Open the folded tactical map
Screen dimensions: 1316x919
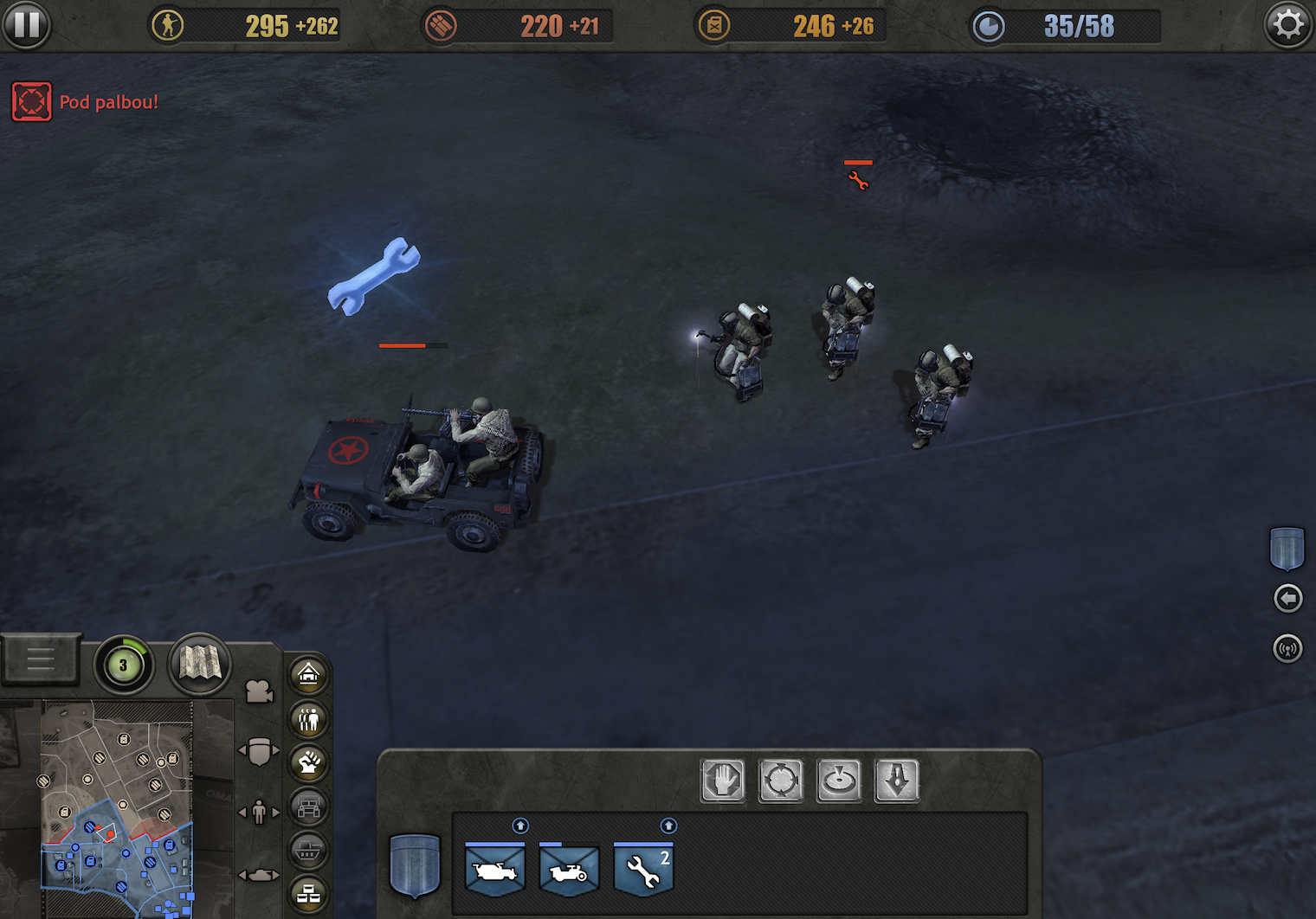200,664
